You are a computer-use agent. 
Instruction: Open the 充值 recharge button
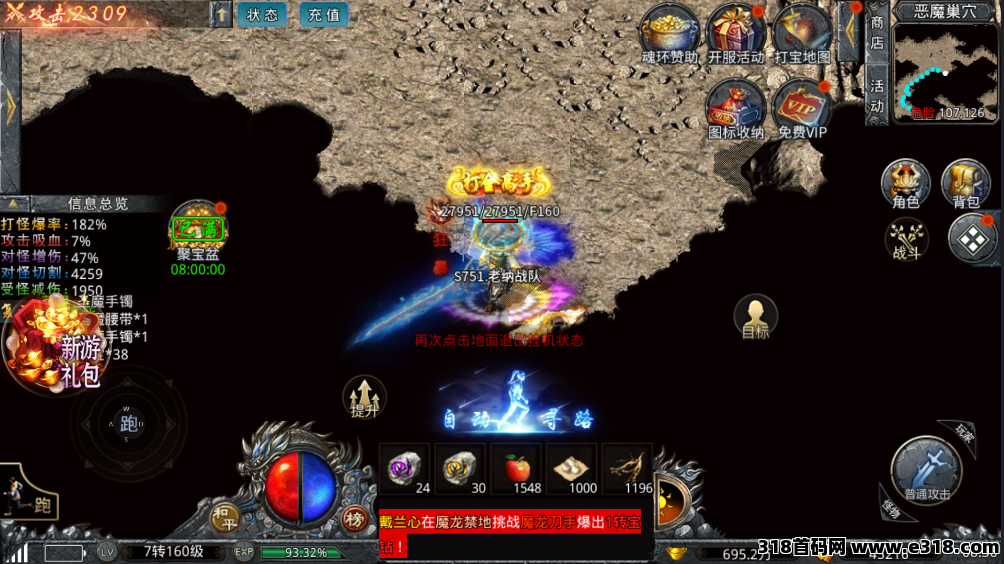coord(324,15)
